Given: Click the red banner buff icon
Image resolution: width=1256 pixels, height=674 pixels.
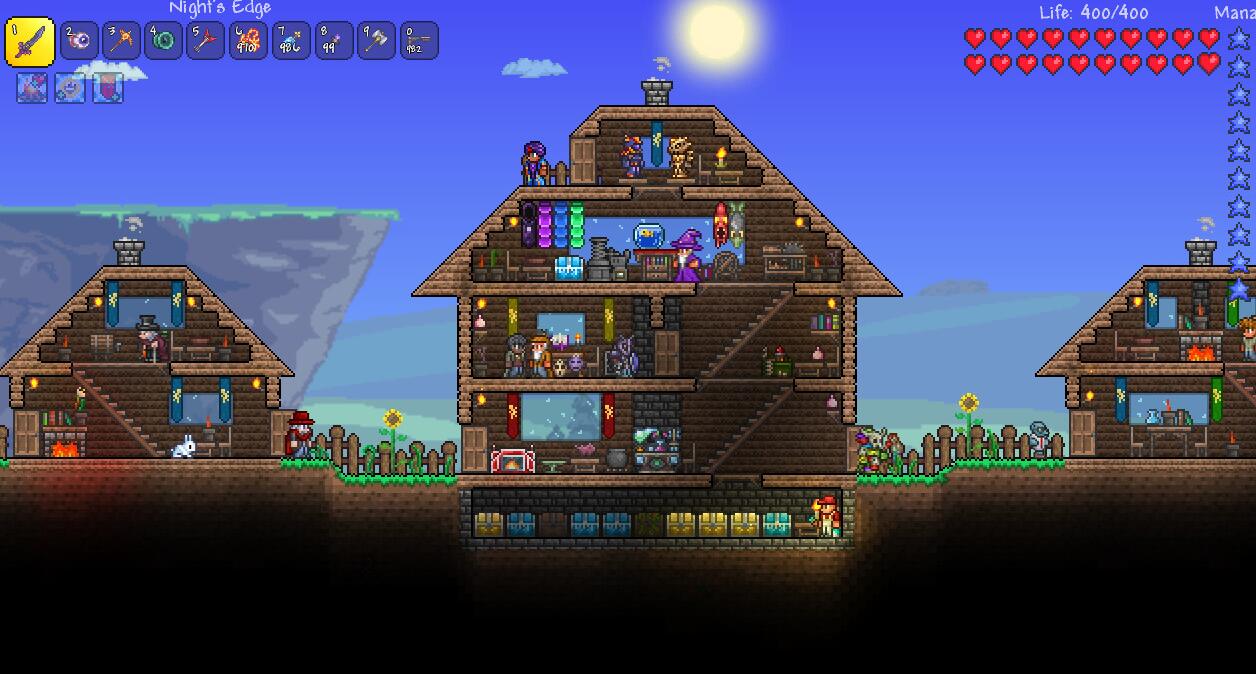Looking at the screenshot, I should click(x=108, y=88).
